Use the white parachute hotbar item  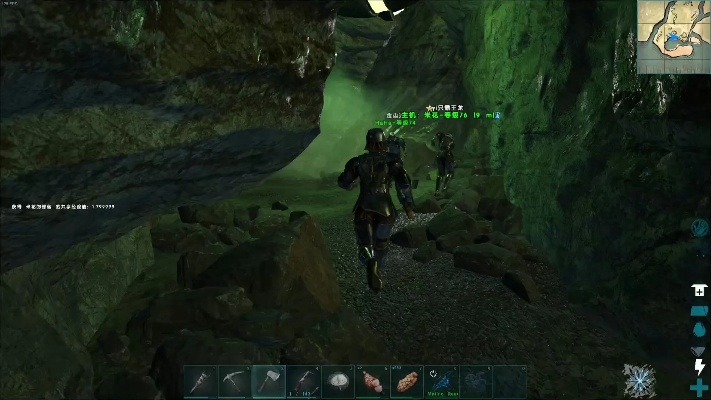pos(338,381)
